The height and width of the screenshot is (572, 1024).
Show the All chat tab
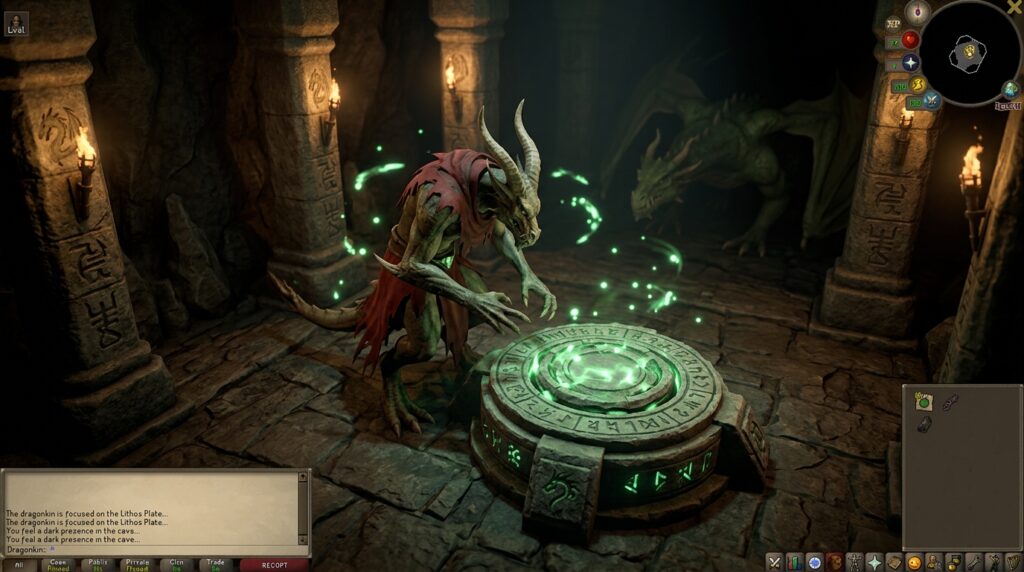click(18, 565)
